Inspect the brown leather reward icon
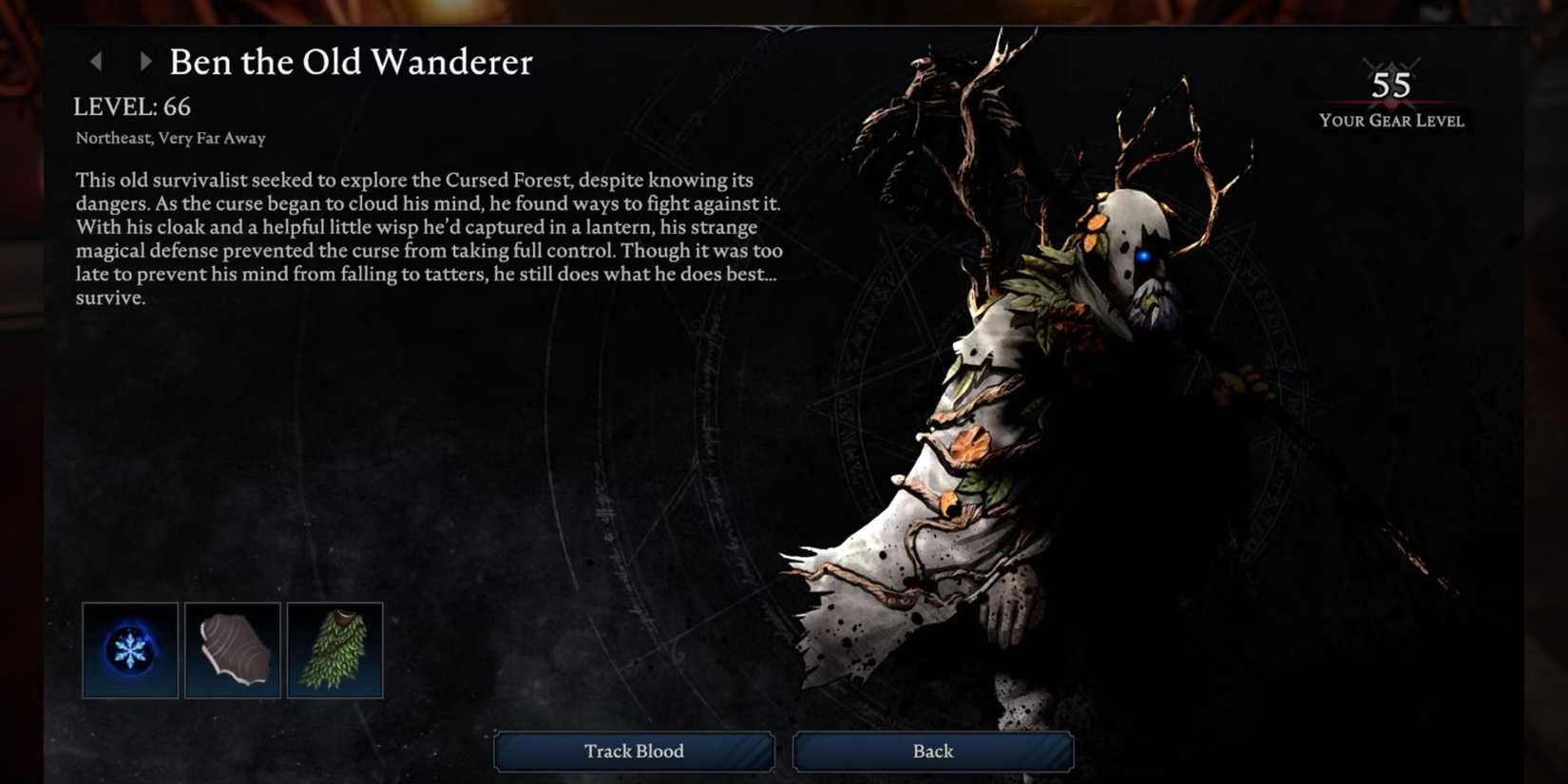The image size is (1568, 784). click(233, 651)
